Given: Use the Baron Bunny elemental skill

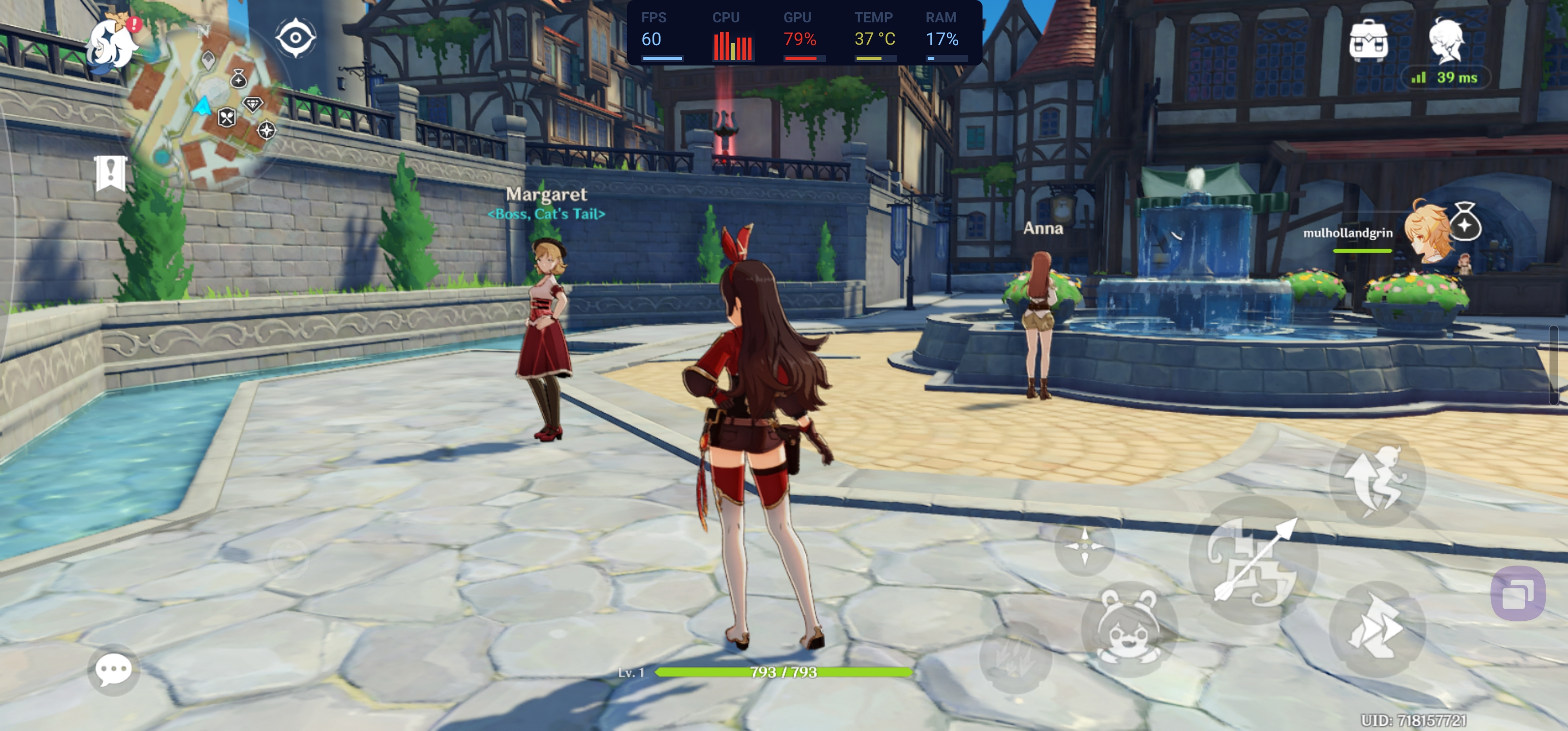Looking at the screenshot, I should tap(1128, 628).
